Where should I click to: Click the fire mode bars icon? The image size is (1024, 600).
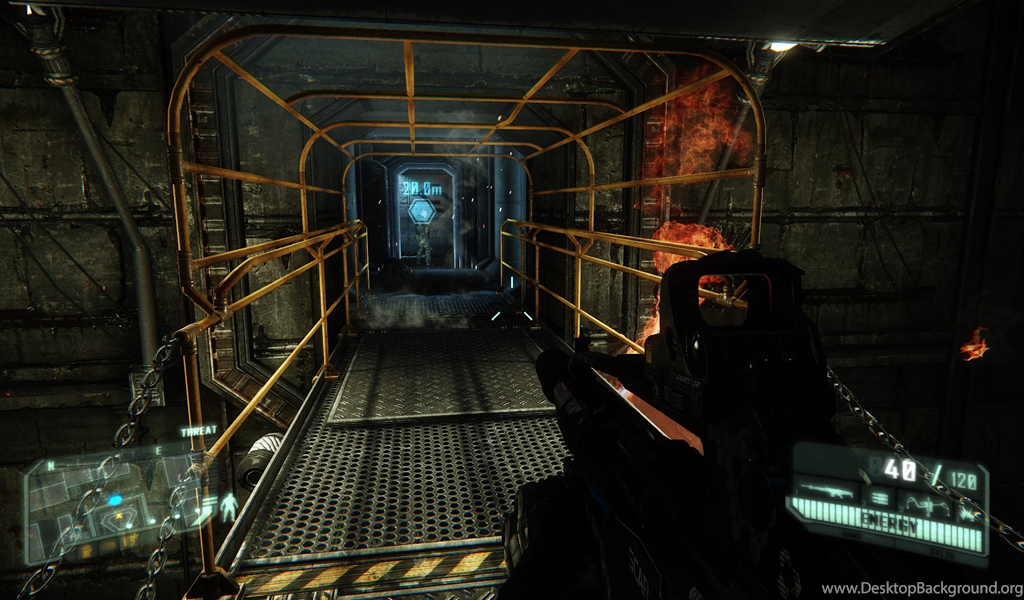tap(880, 498)
